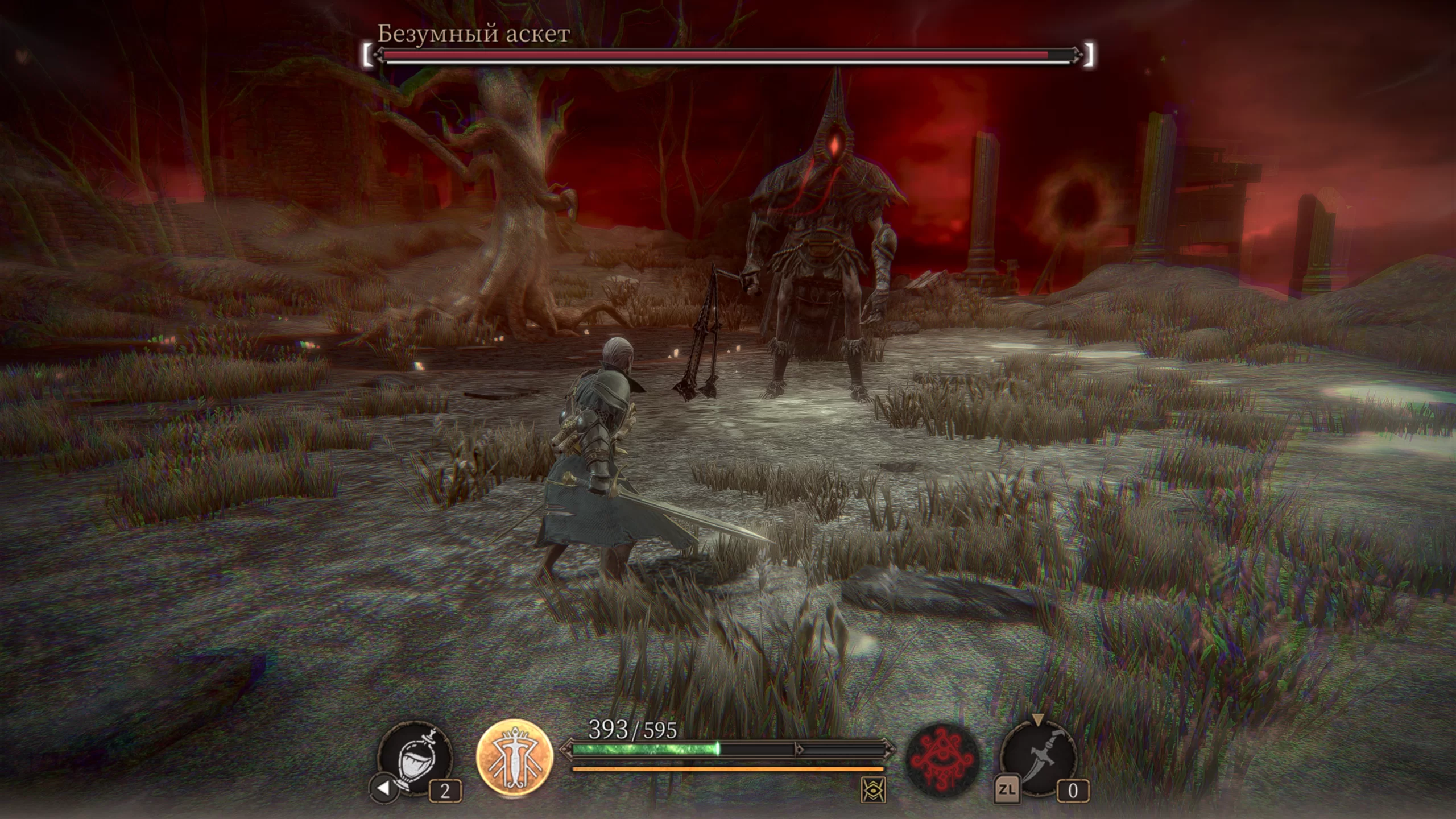Use the healing flask item slot

pyautogui.click(x=415, y=759)
